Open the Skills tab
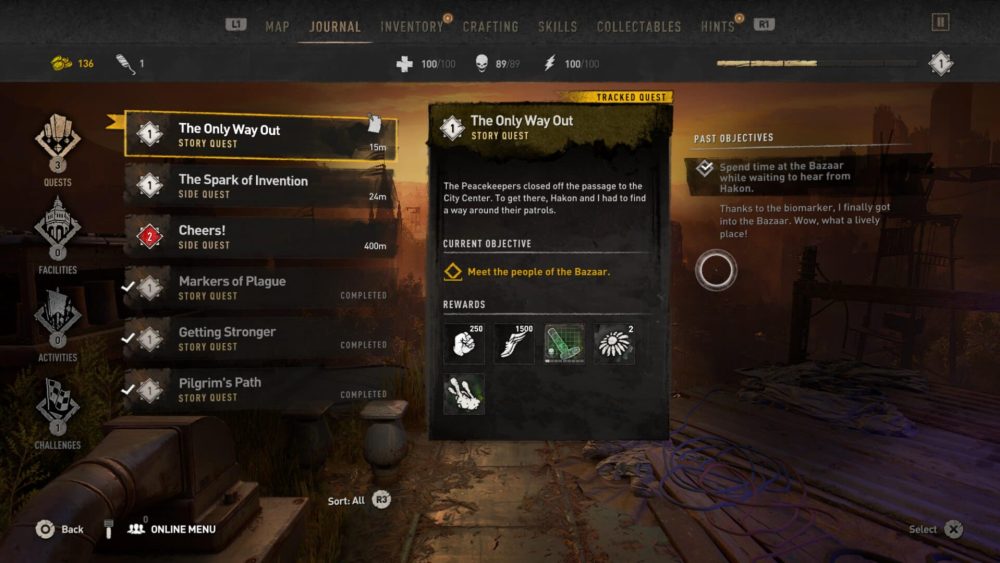Image resolution: width=1000 pixels, height=563 pixels. tap(557, 26)
